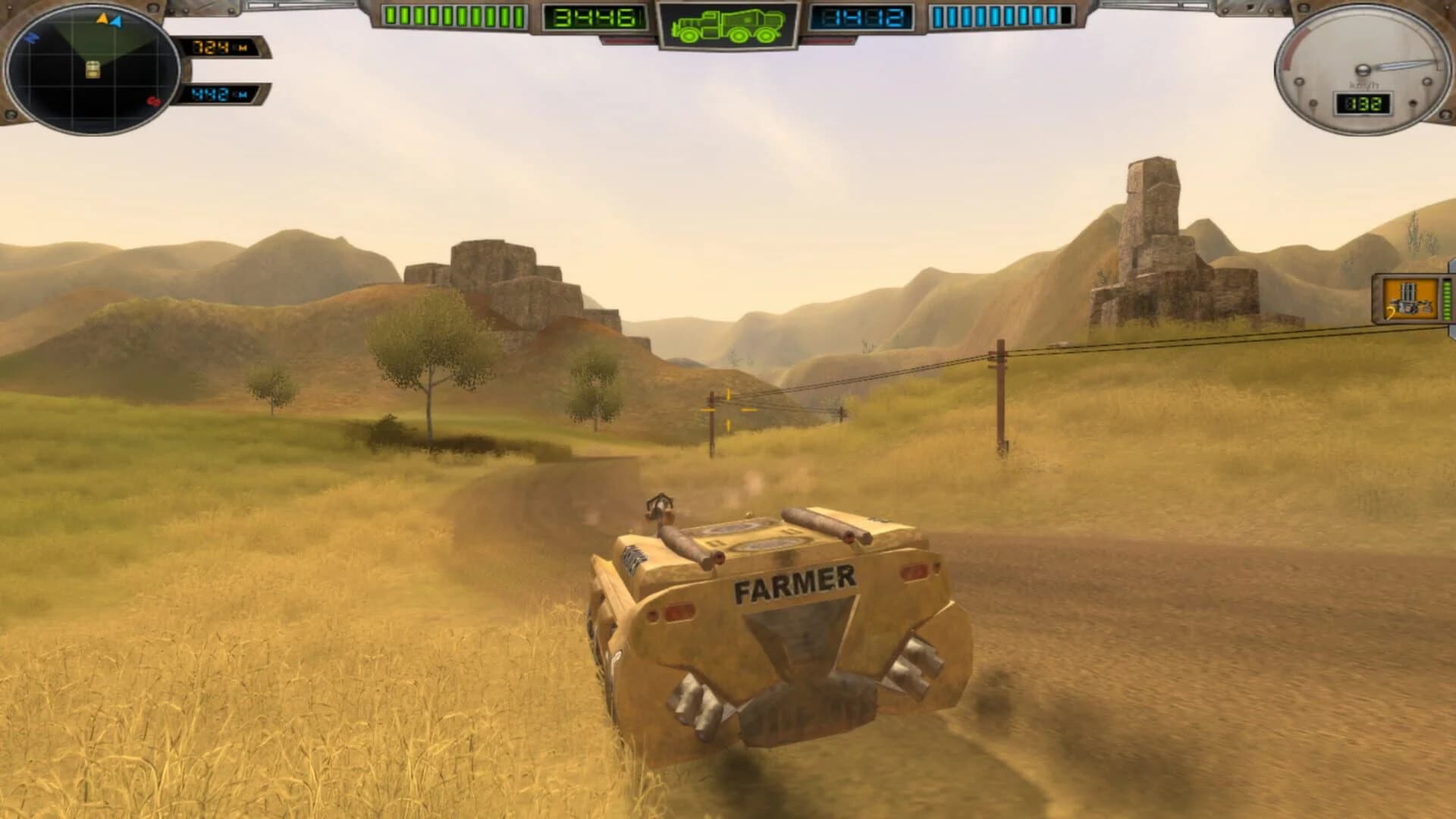
Task: Click the red enemy blip on the minimap
Action: coord(153,102)
